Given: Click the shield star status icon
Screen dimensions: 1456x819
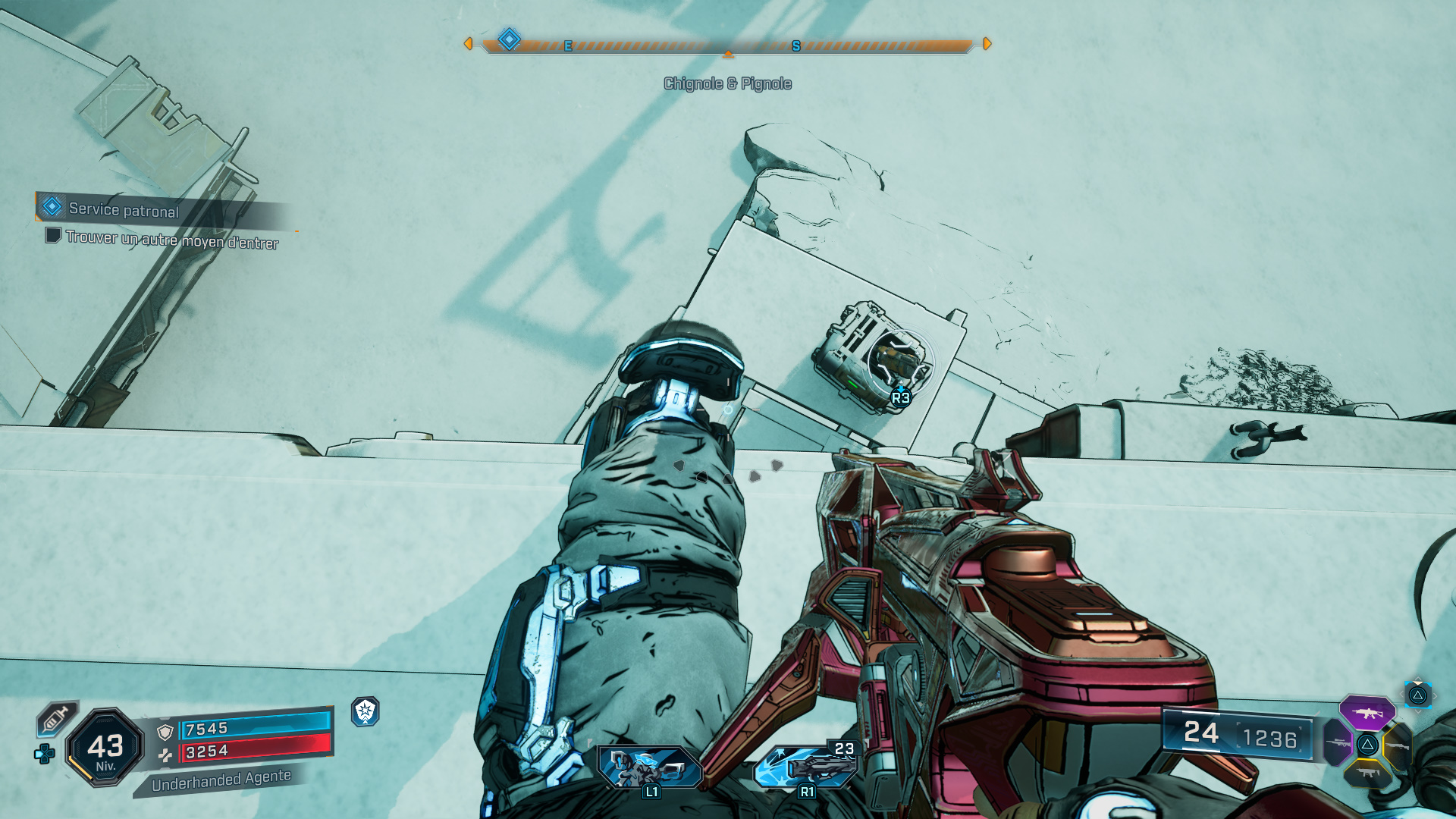Looking at the screenshot, I should click(x=366, y=711).
